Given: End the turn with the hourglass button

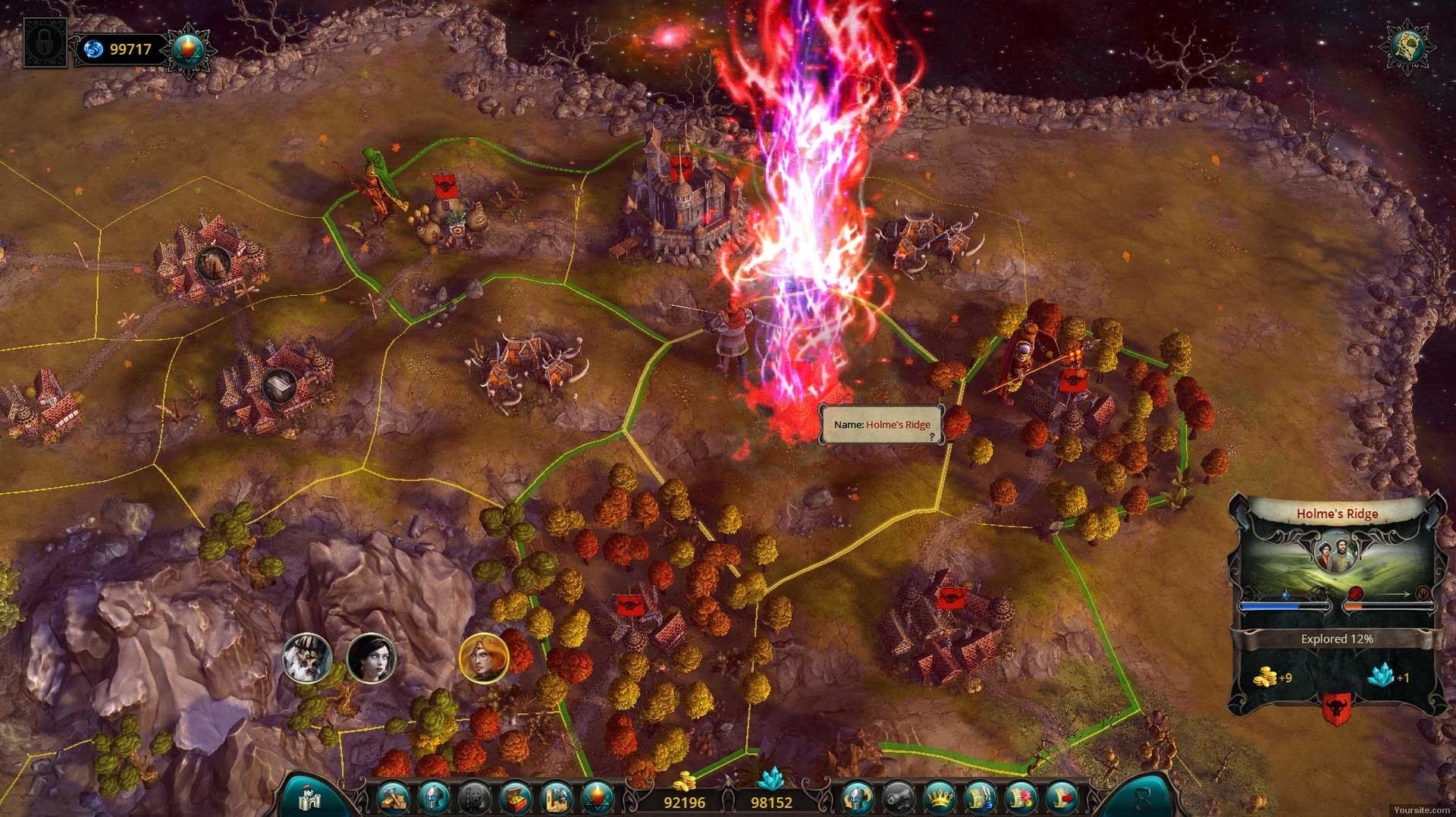Looking at the screenshot, I should tap(1142, 797).
